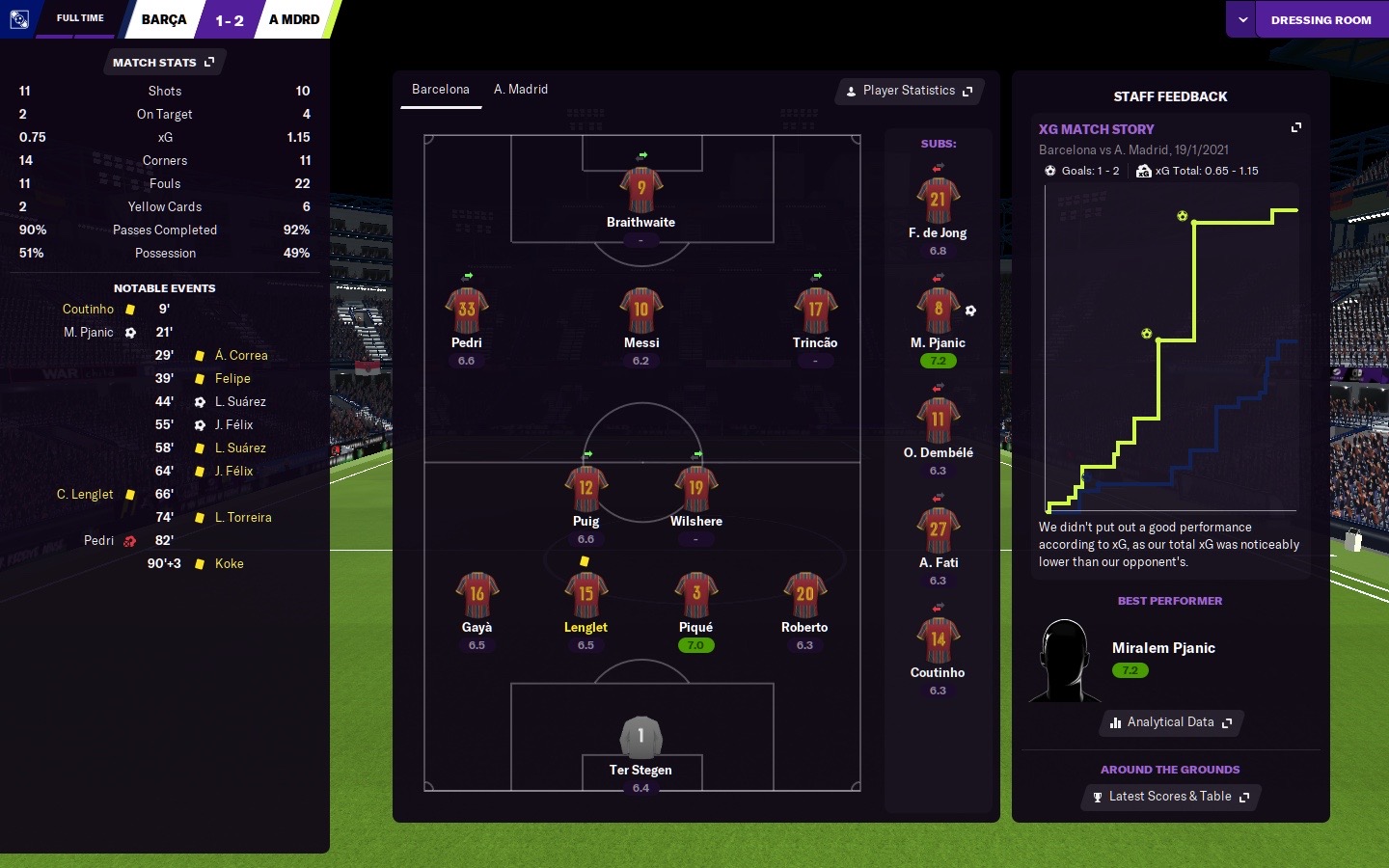Expand the xG Match Story chart
Screen dimensions: 1389x868
pos(1296,127)
